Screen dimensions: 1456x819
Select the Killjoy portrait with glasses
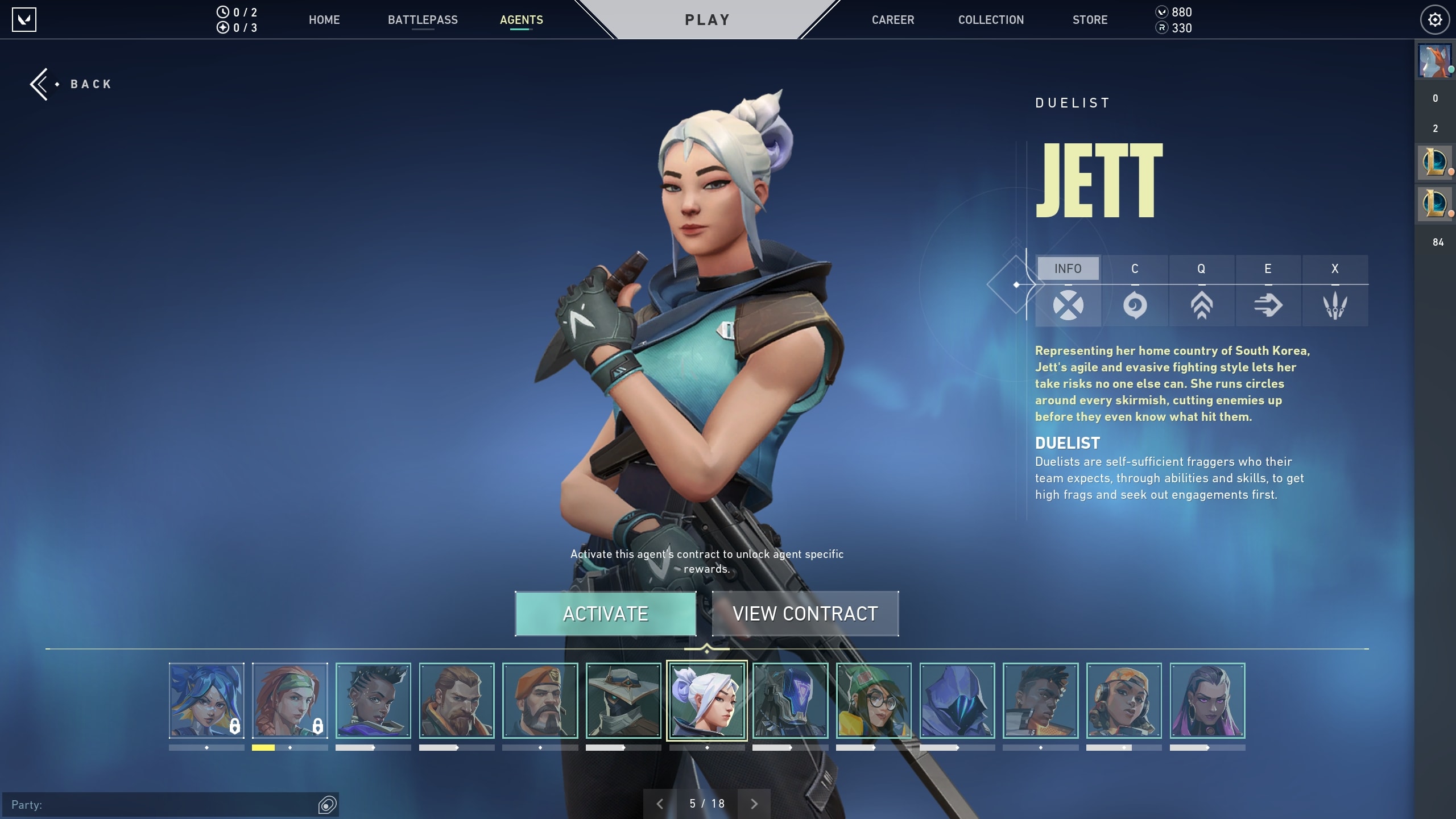click(x=874, y=701)
